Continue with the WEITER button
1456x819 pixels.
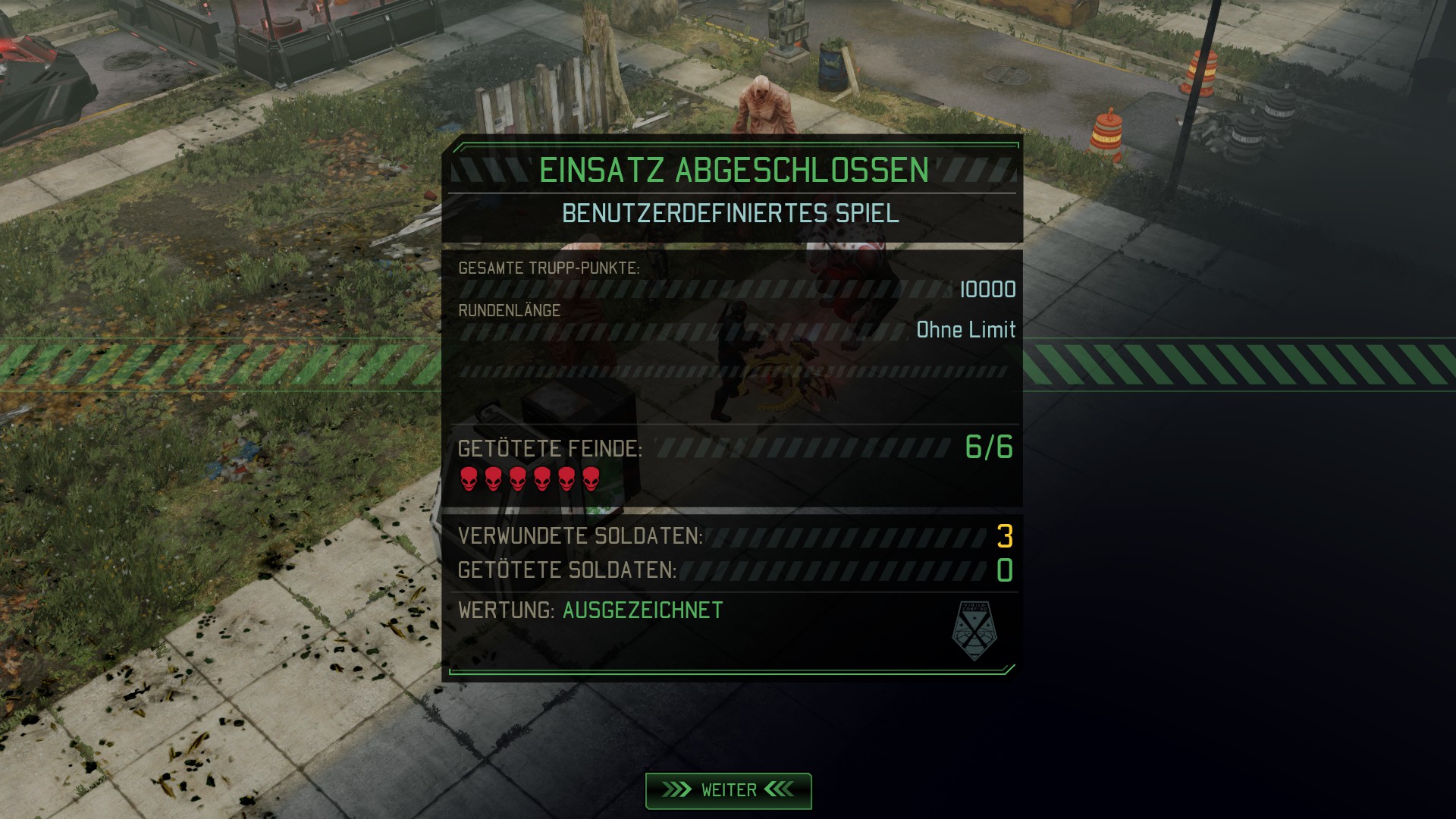728,790
